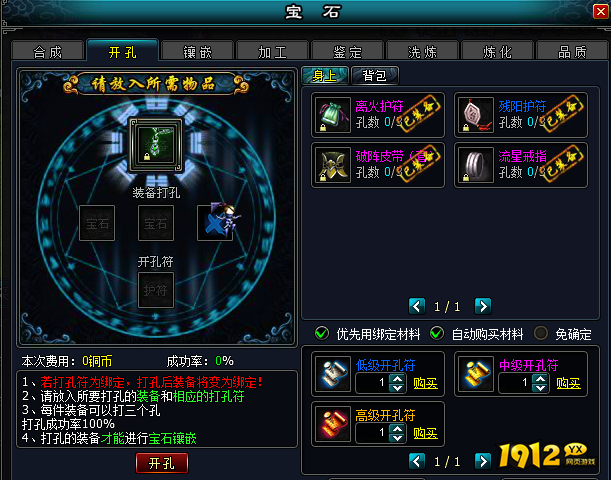Switch to the 洗炼 tab
The image size is (611, 480).
422,51
